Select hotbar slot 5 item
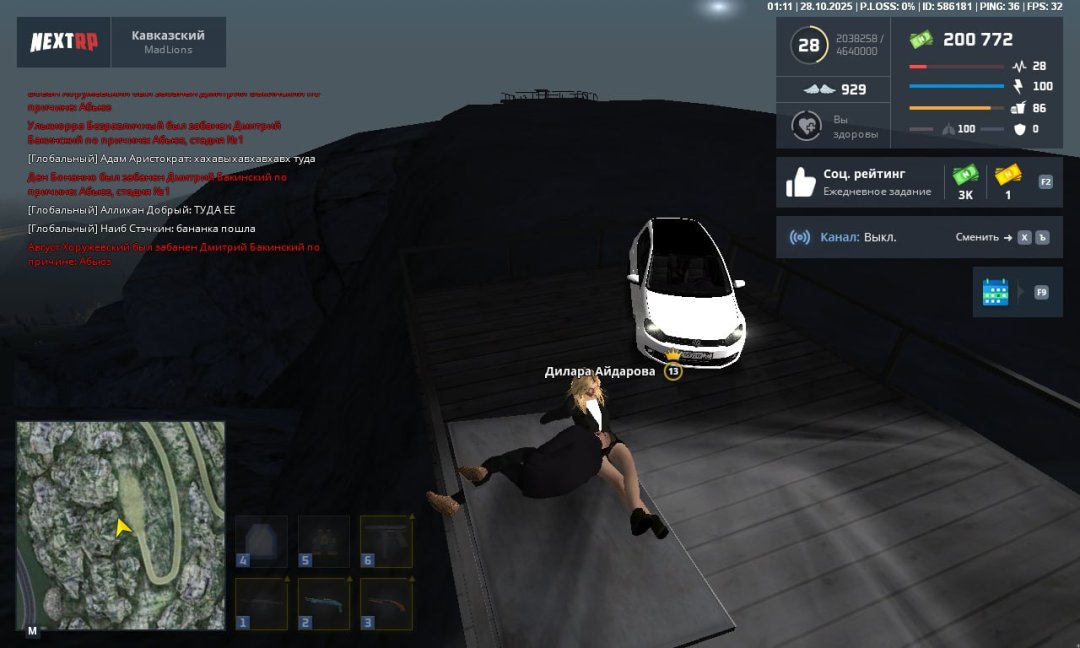 pyautogui.click(x=324, y=541)
